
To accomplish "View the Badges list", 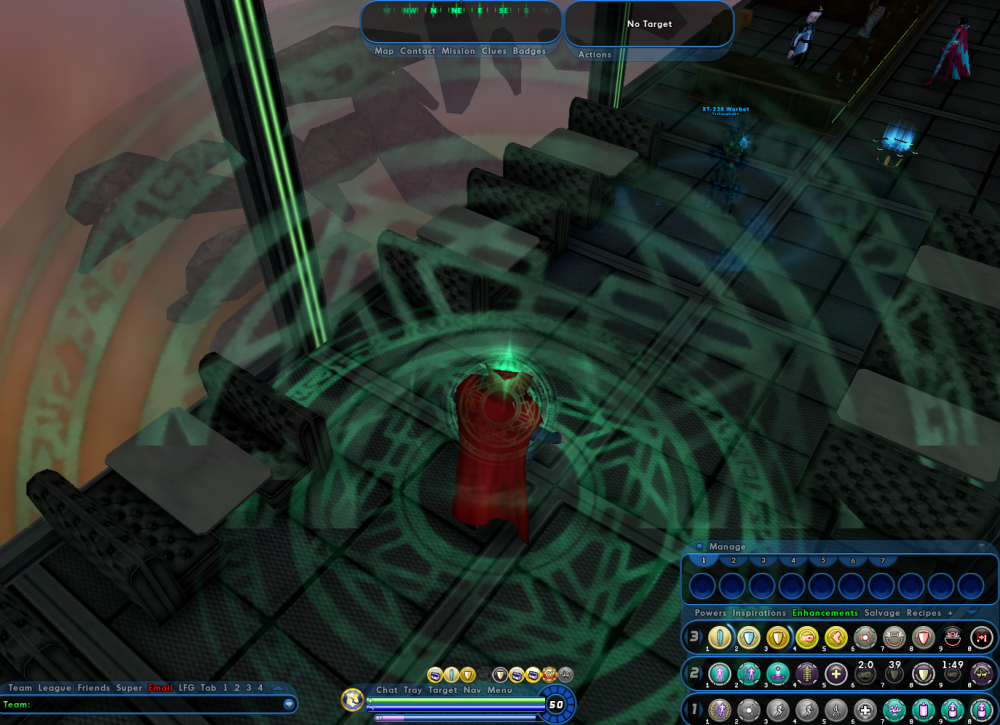I will pos(530,51).
